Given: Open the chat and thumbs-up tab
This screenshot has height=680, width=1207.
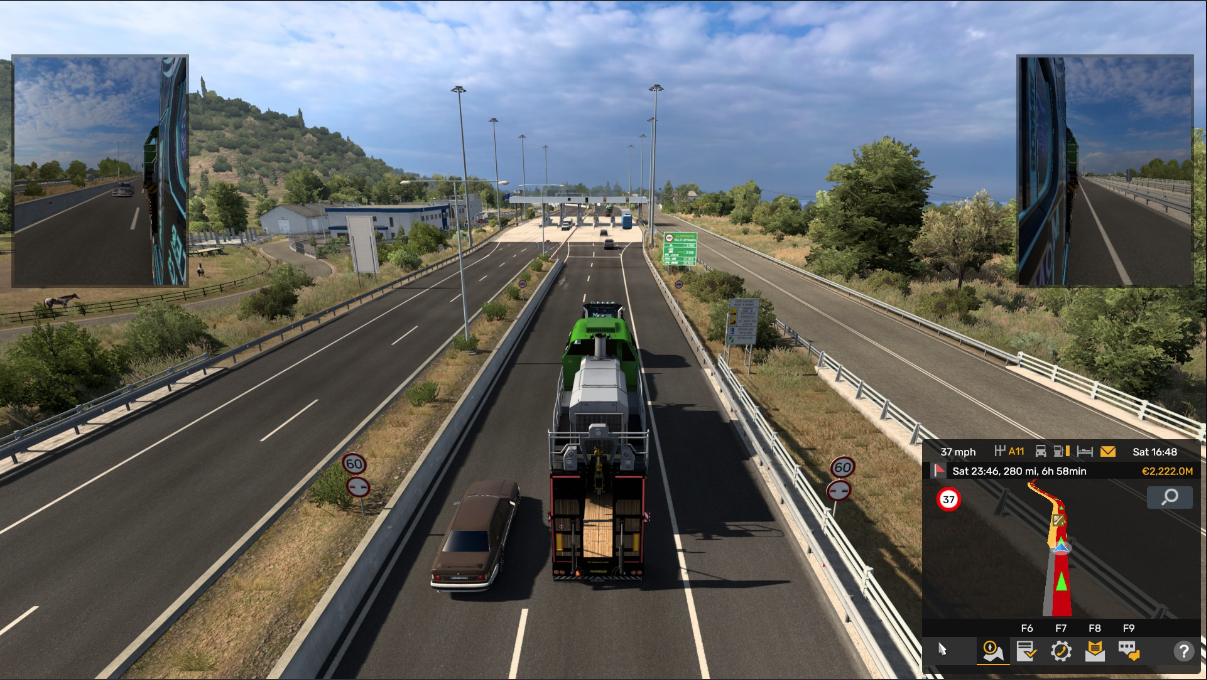Looking at the screenshot, I should (1129, 651).
